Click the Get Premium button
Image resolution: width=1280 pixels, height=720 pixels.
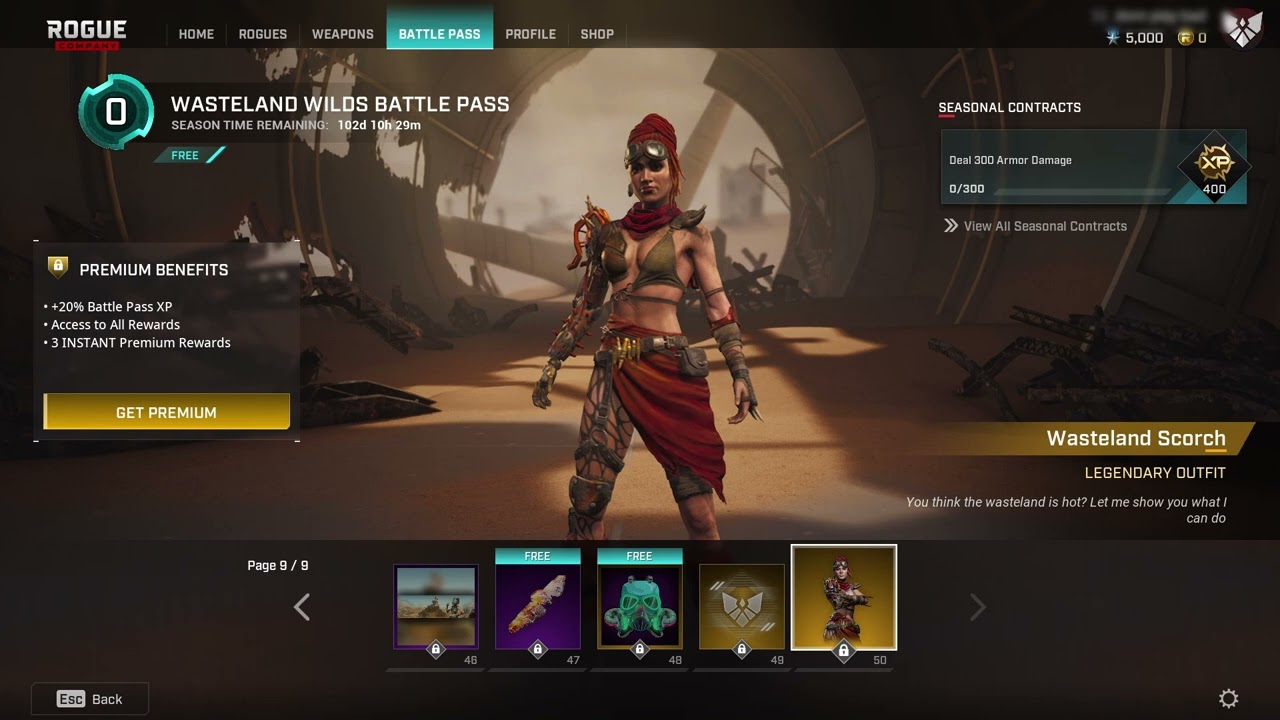click(166, 412)
